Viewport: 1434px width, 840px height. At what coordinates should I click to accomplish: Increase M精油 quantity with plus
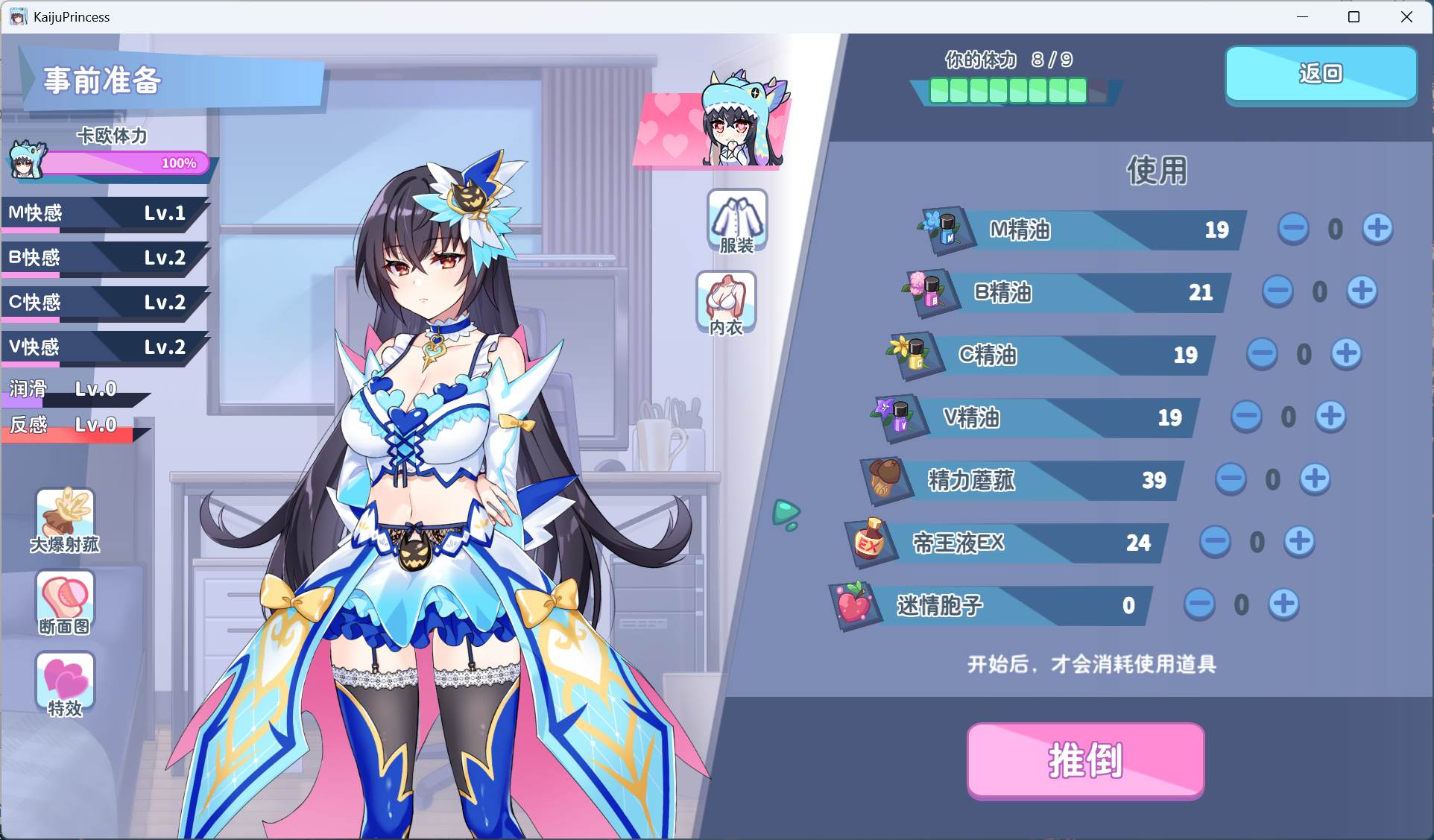coord(1377,228)
